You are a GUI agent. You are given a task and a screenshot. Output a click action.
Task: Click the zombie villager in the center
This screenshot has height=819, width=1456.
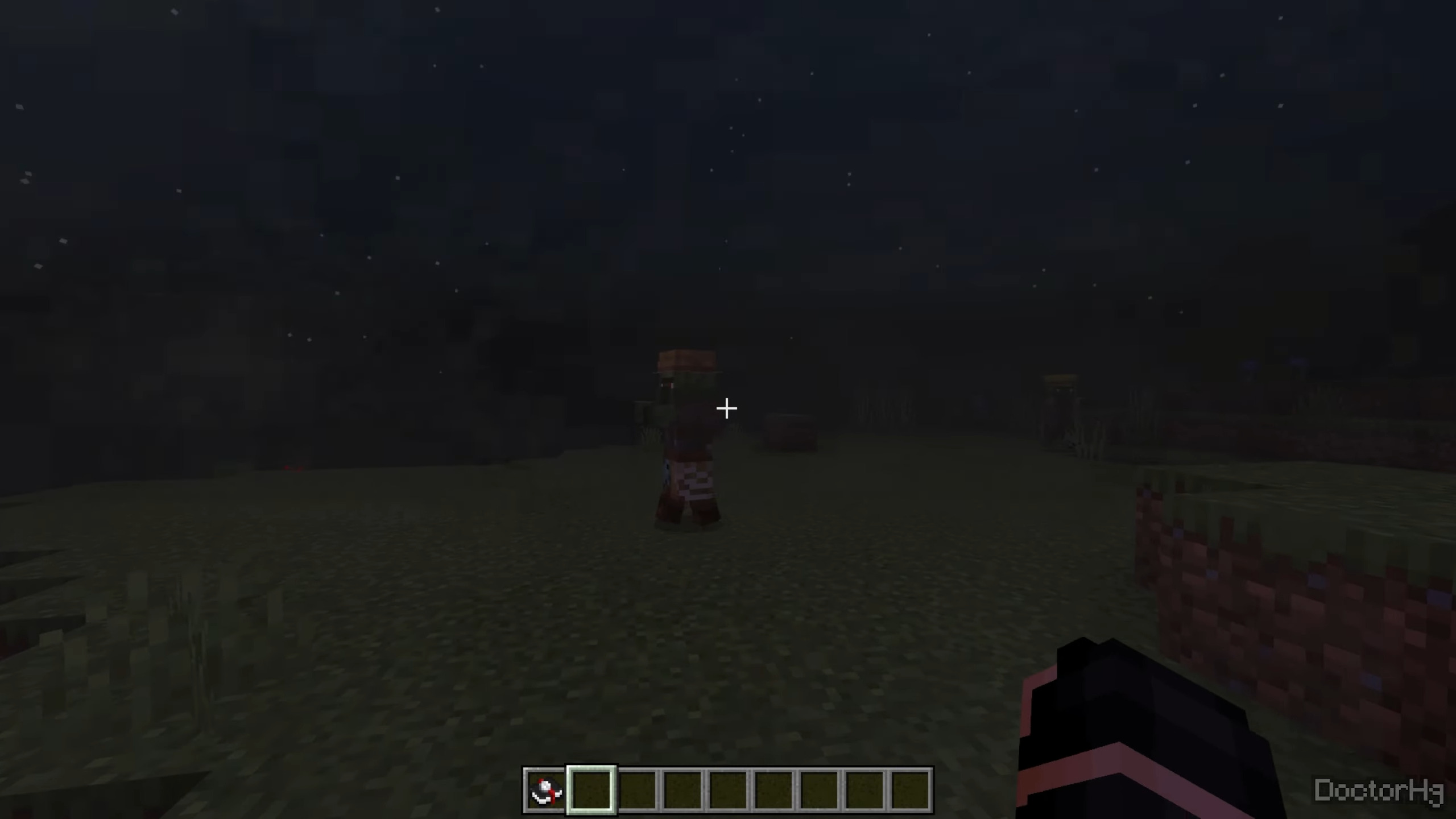click(x=688, y=449)
